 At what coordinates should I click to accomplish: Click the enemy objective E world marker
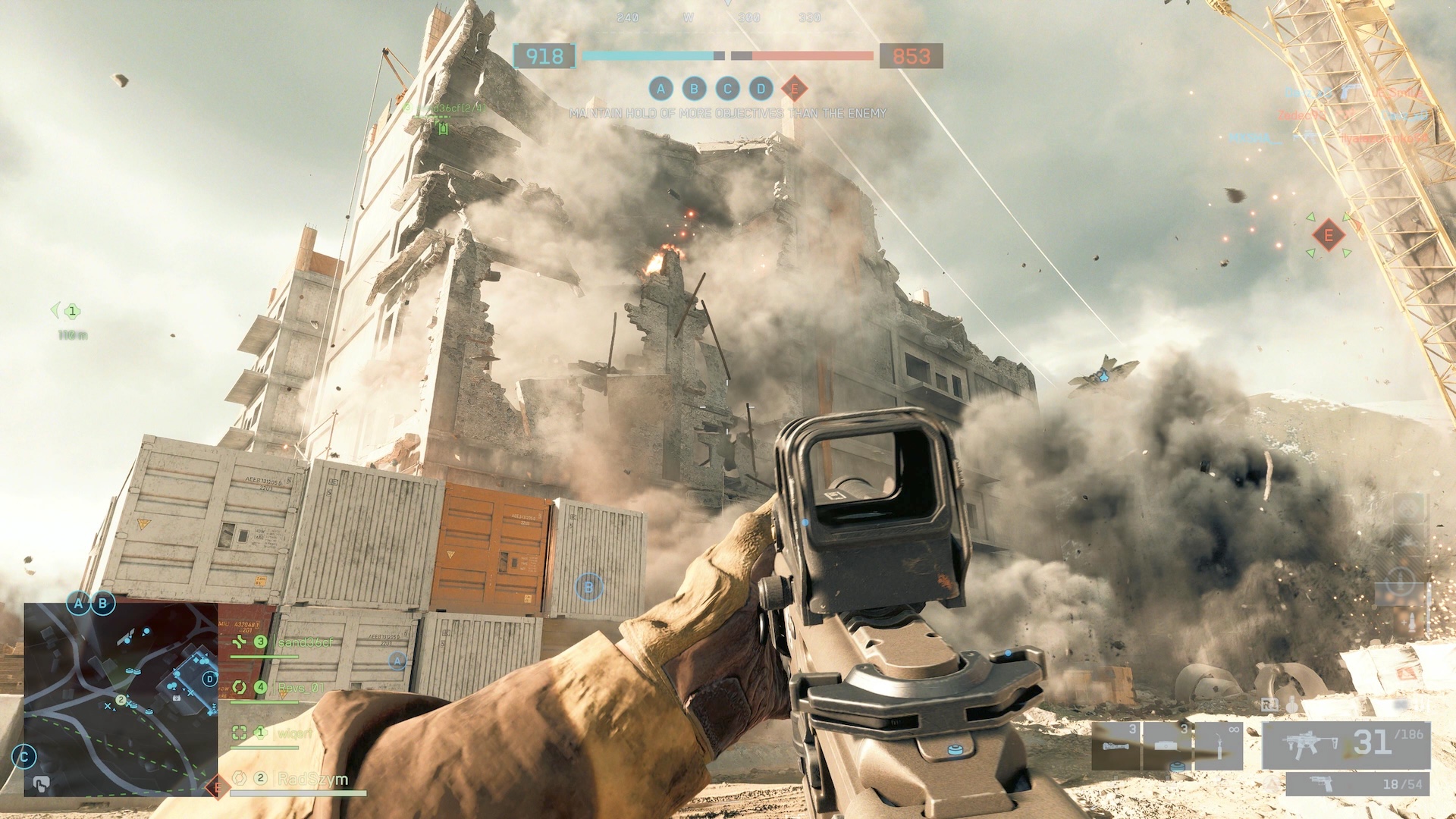1328,236
